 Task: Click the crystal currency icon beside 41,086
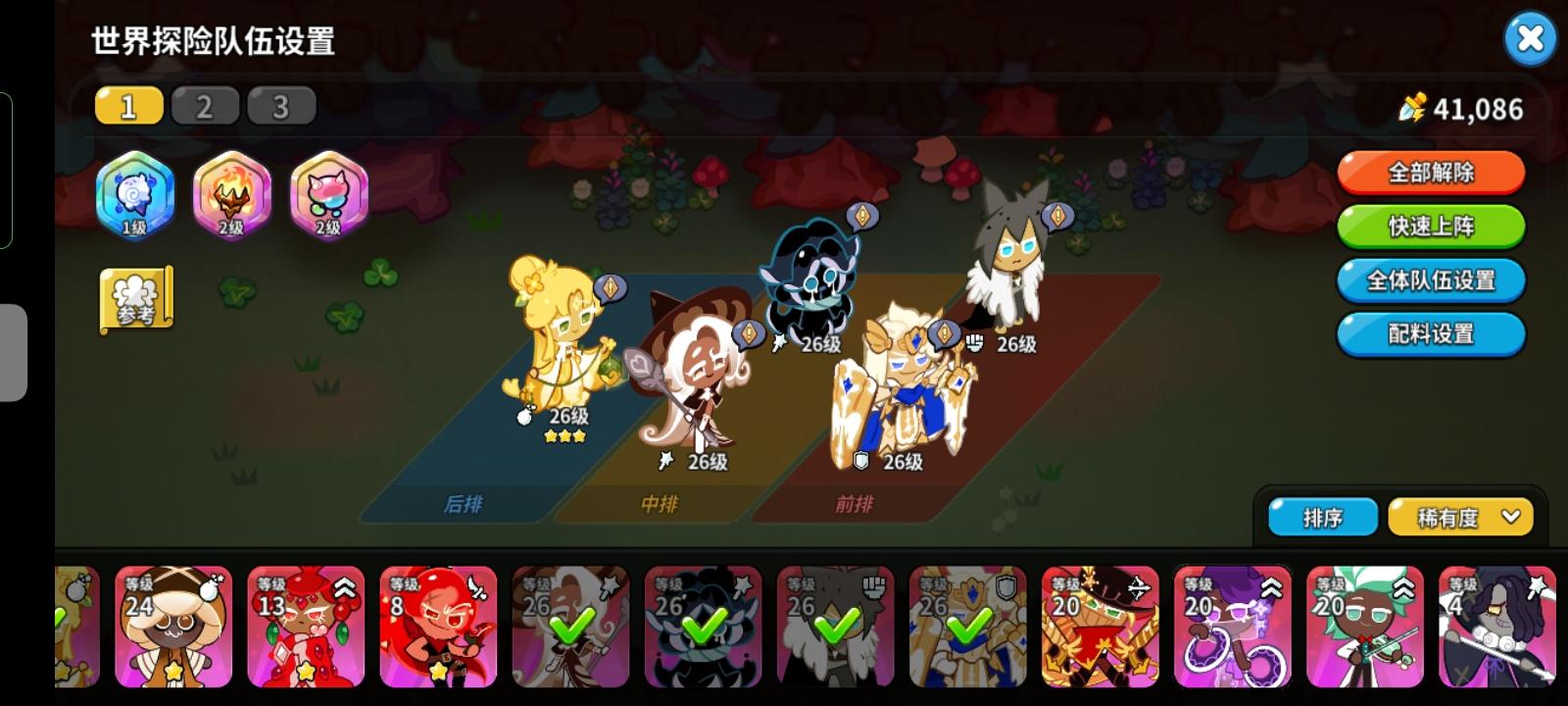pos(1414,109)
